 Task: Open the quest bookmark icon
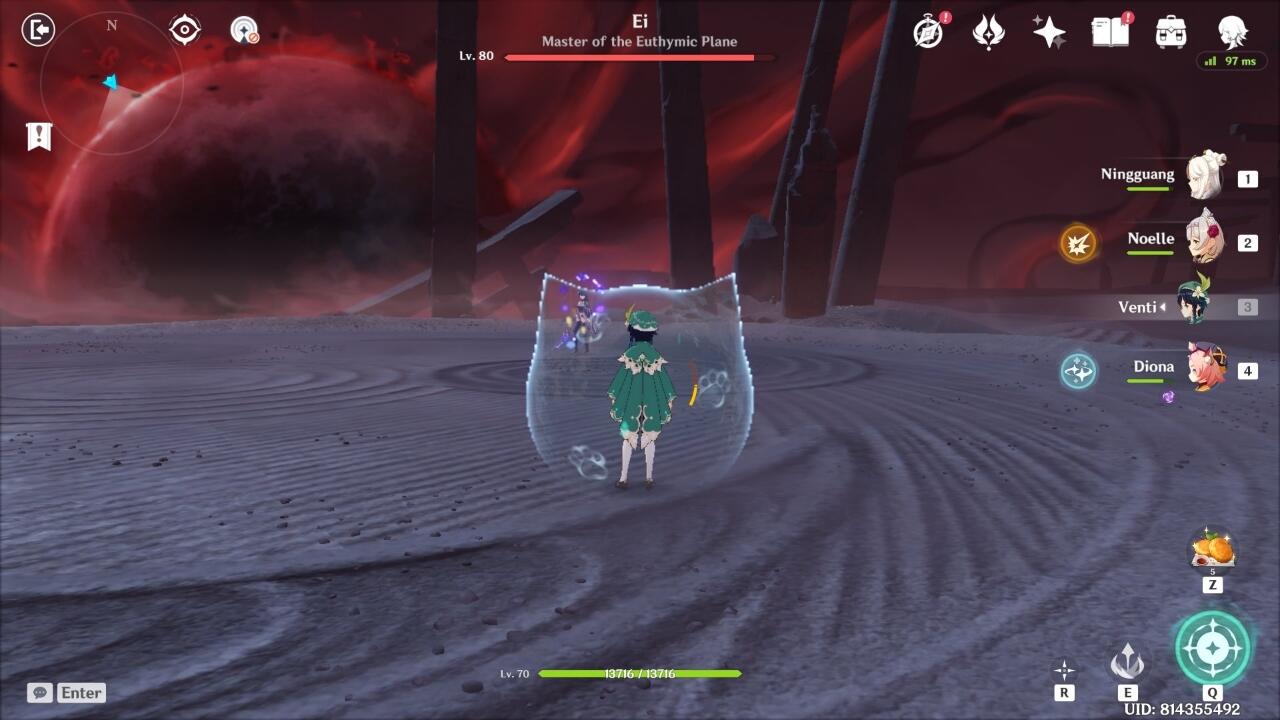[x=39, y=136]
